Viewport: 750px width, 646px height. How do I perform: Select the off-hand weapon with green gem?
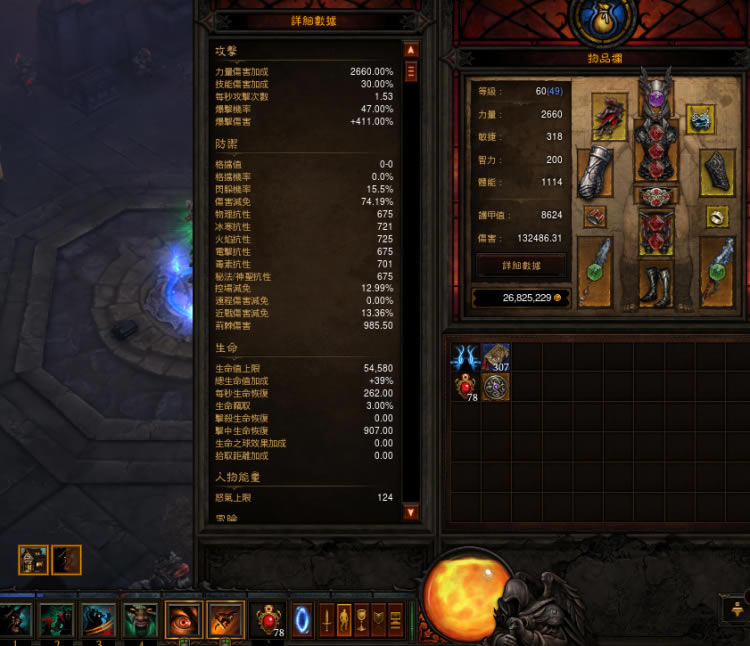click(717, 270)
